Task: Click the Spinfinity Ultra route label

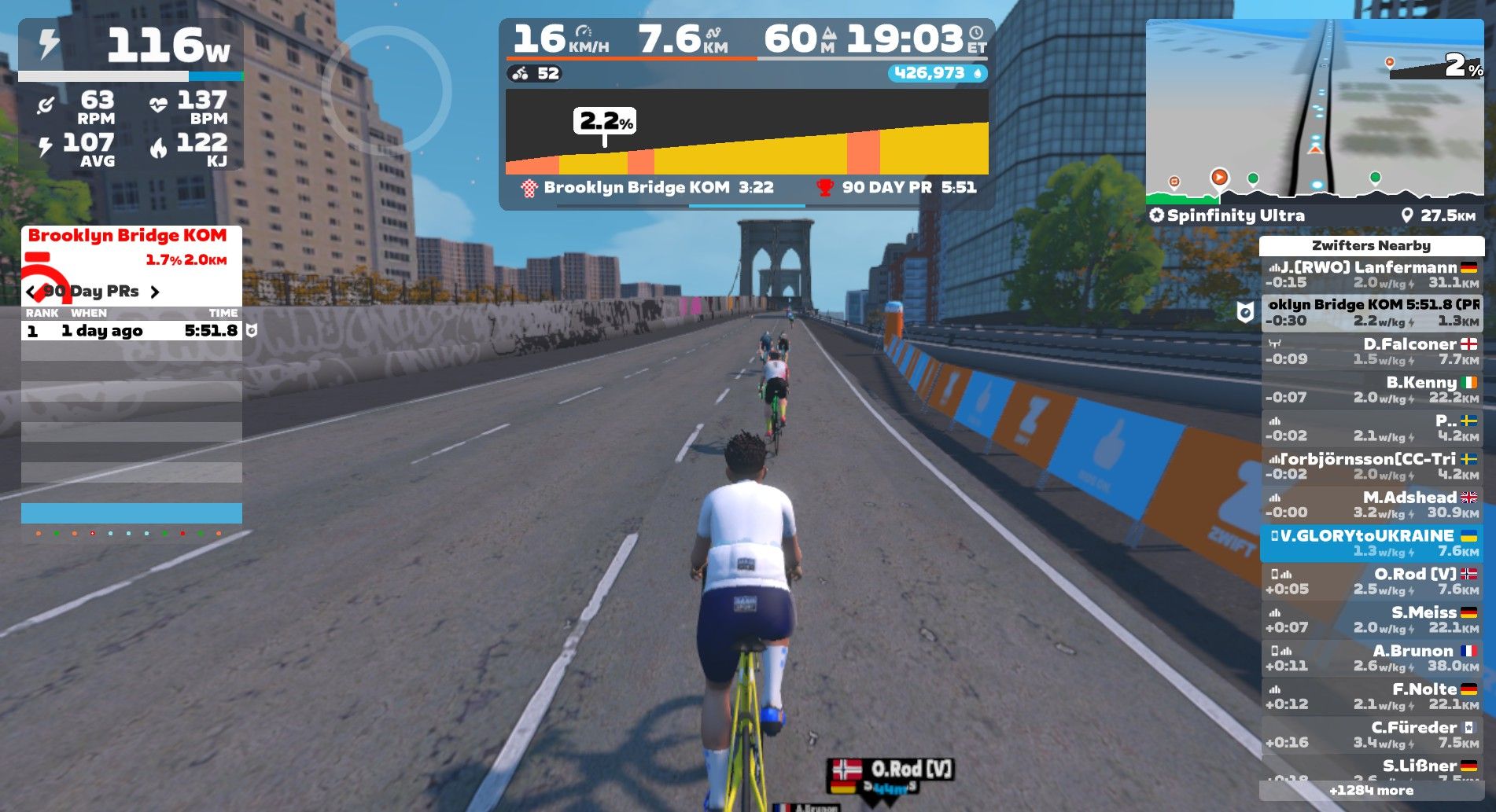Action: pos(1235,215)
